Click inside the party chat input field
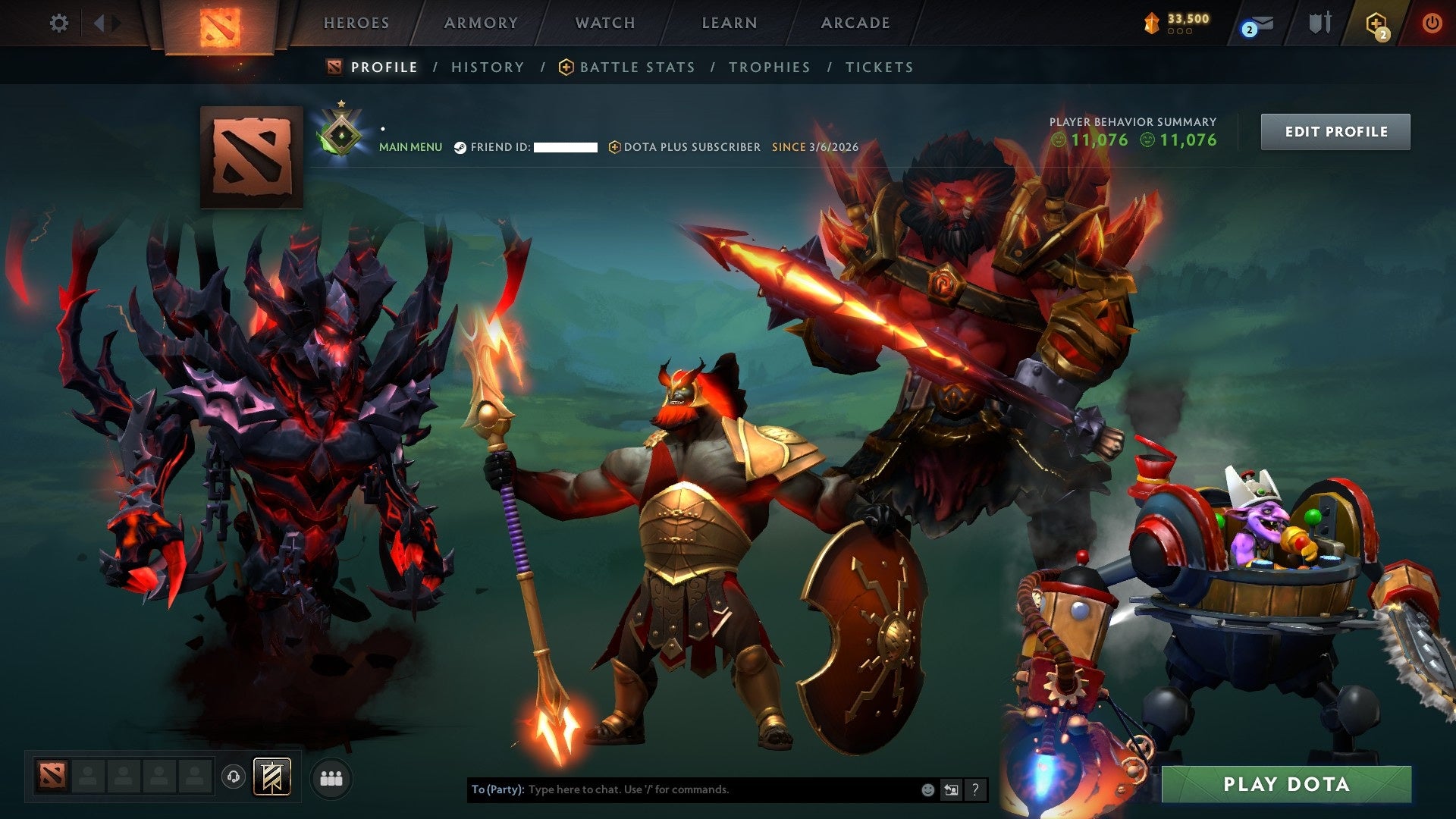Viewport: 1456px width, 819px height. (682, 789)
